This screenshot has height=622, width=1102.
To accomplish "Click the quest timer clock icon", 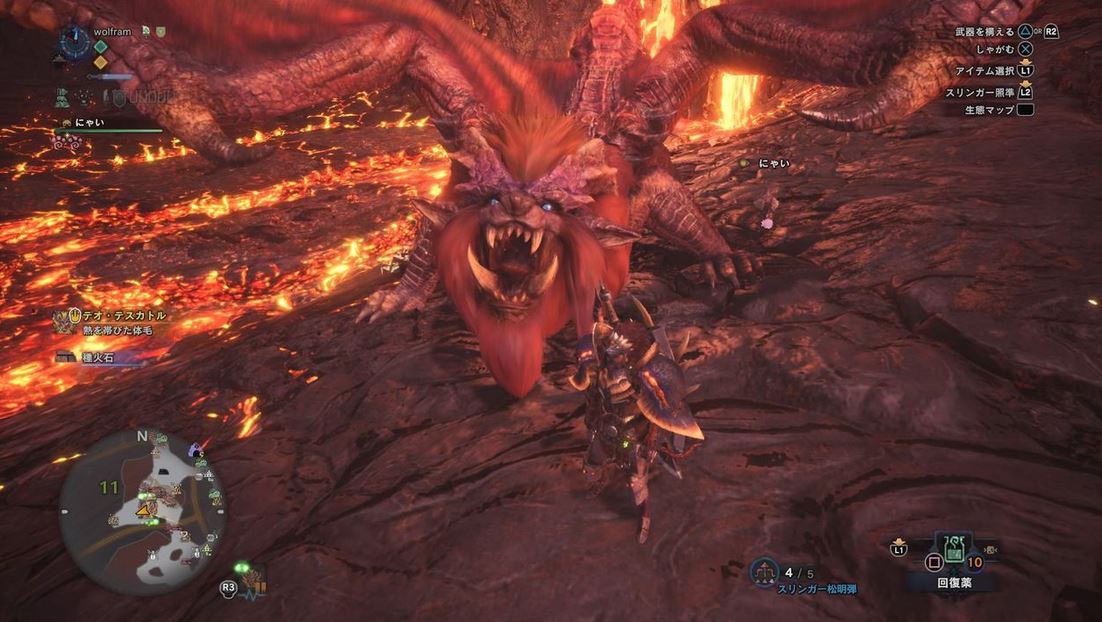I will click(x=73, y=42).
